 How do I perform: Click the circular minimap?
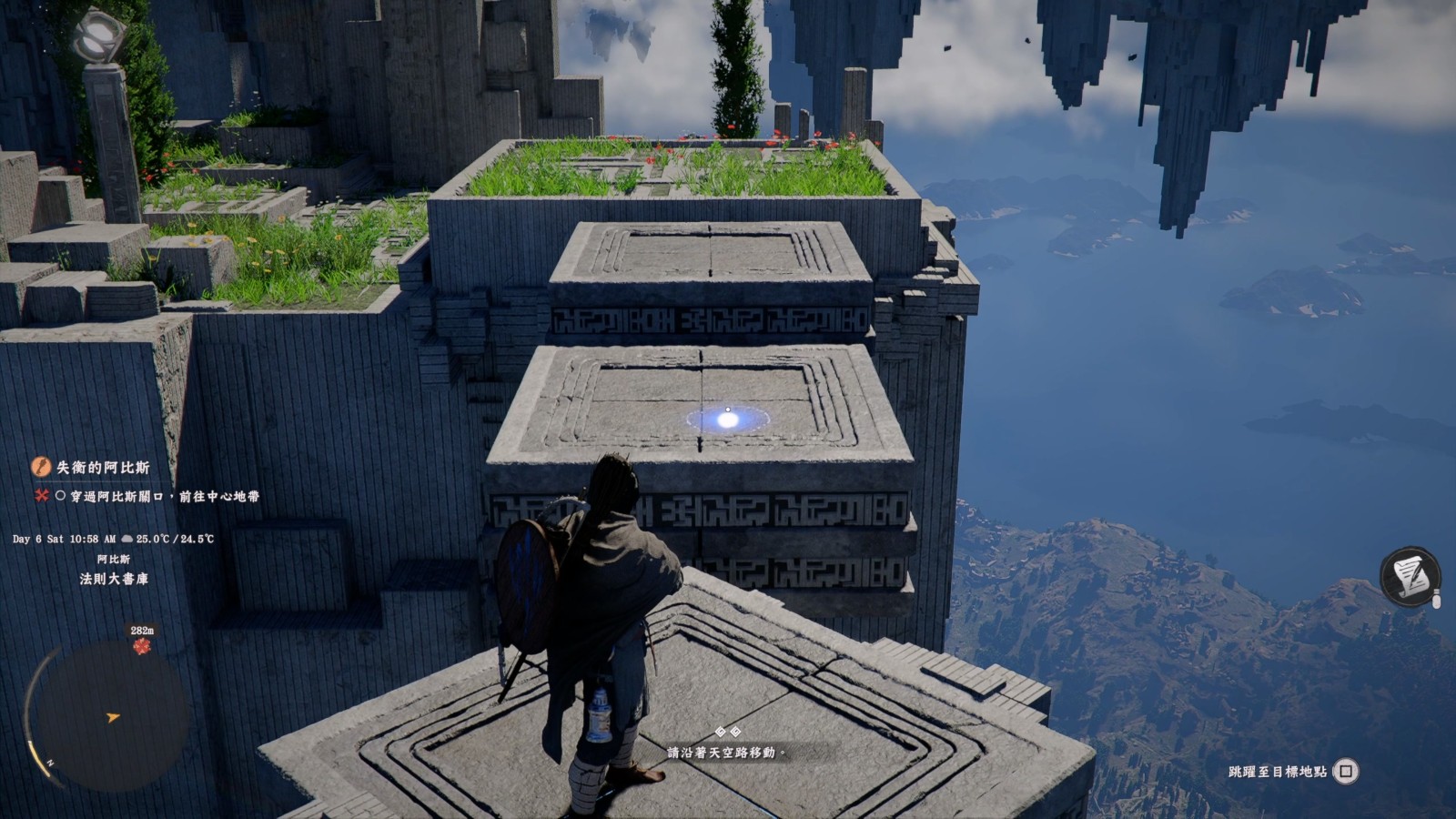click(x=108, y=715)
